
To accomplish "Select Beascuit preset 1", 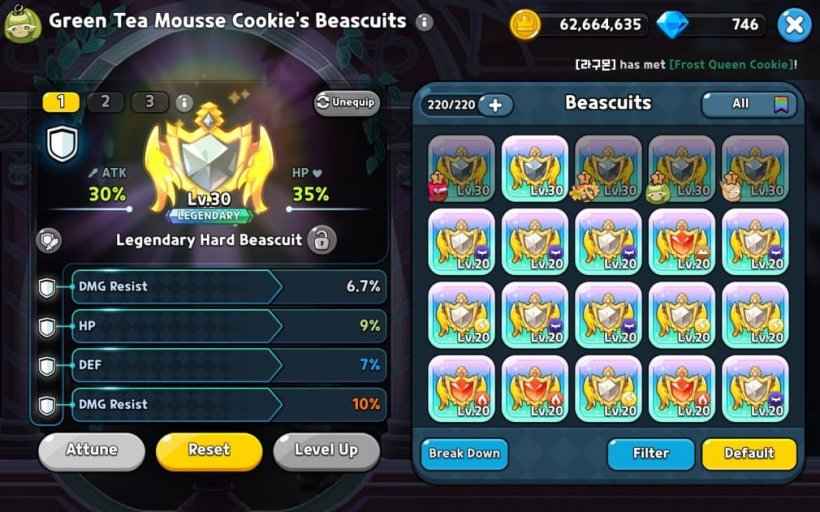I will pos(61,102).
